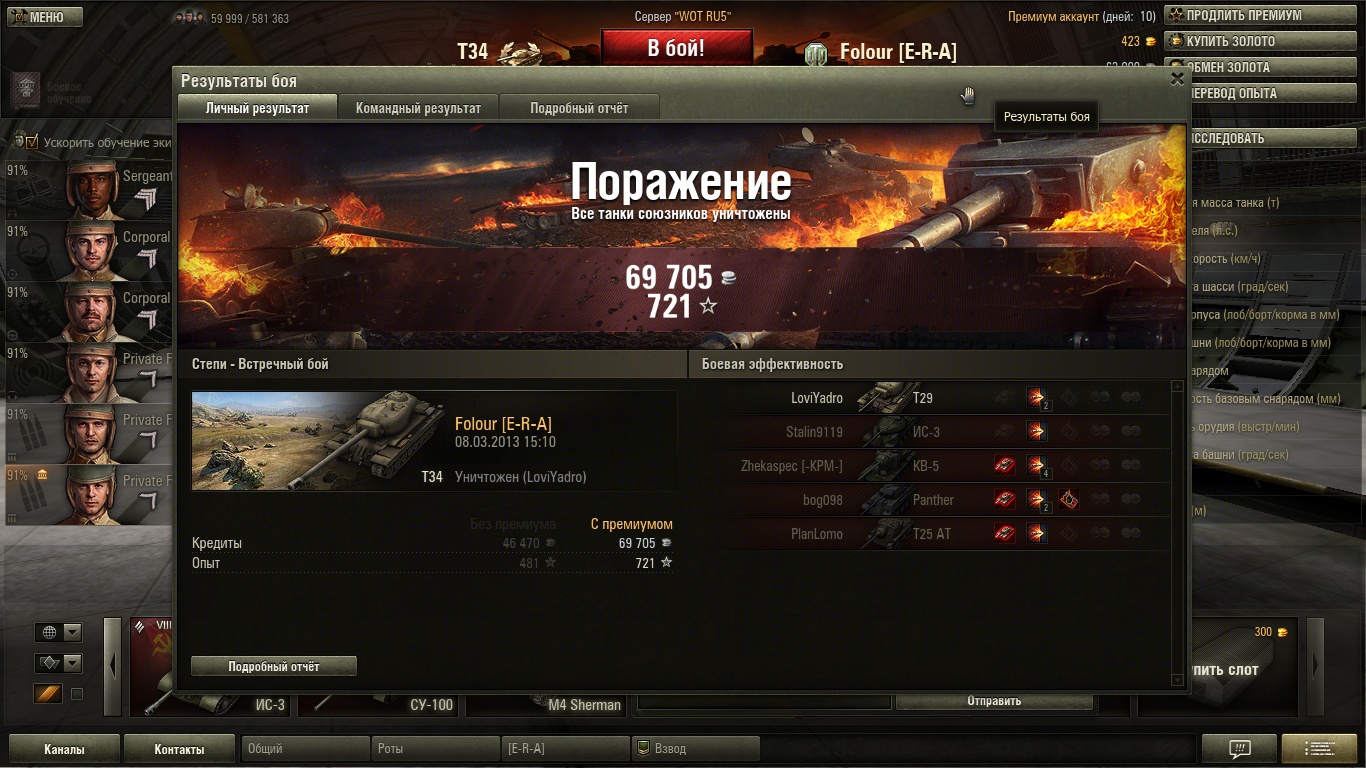Start battle with В бой! button
Screen dimensions: 1366x768
pos(676,47)
